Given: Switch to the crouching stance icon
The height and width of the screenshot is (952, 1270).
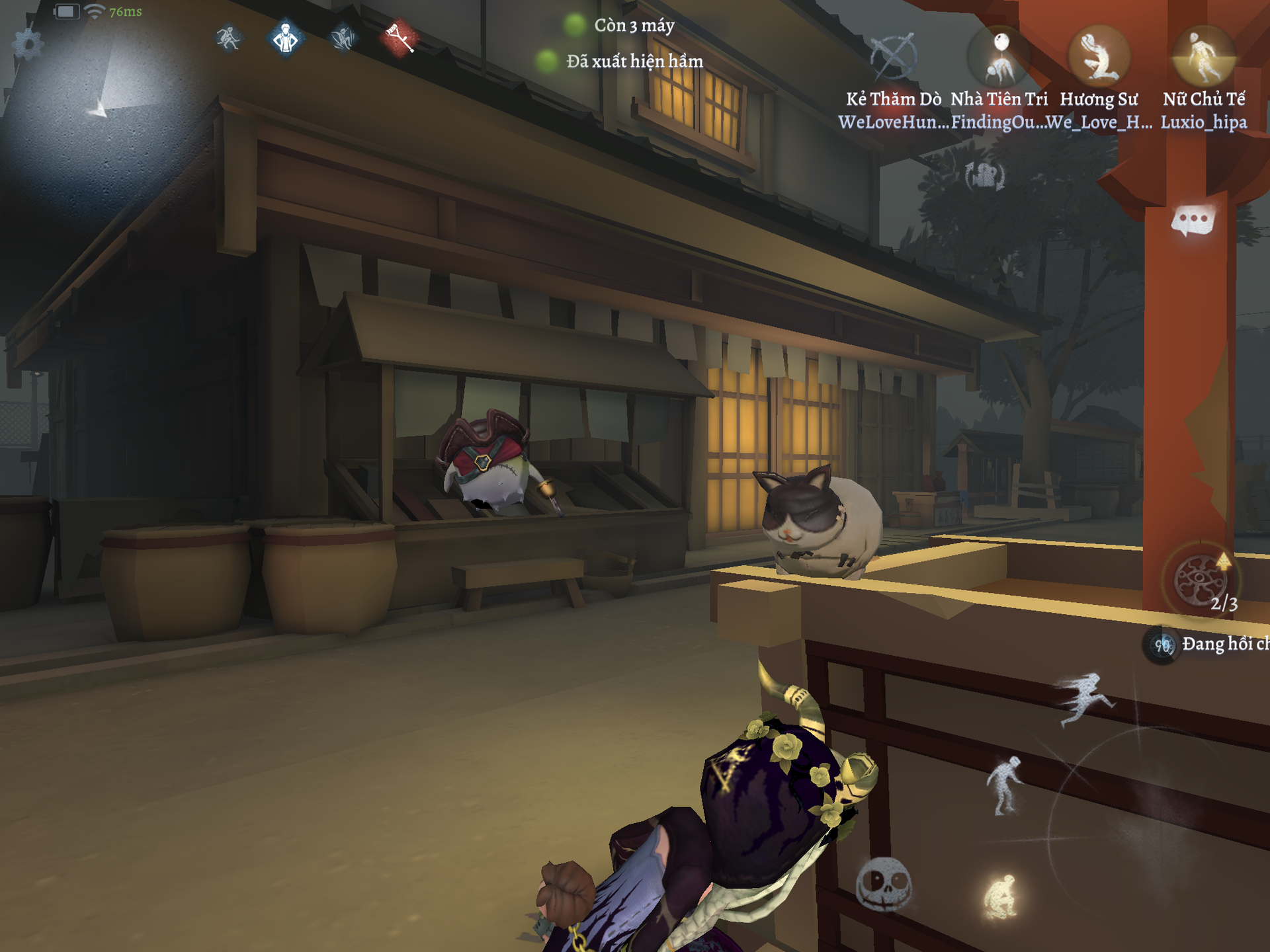Looking at the screenshot, I should click(x=1001, y=896).
